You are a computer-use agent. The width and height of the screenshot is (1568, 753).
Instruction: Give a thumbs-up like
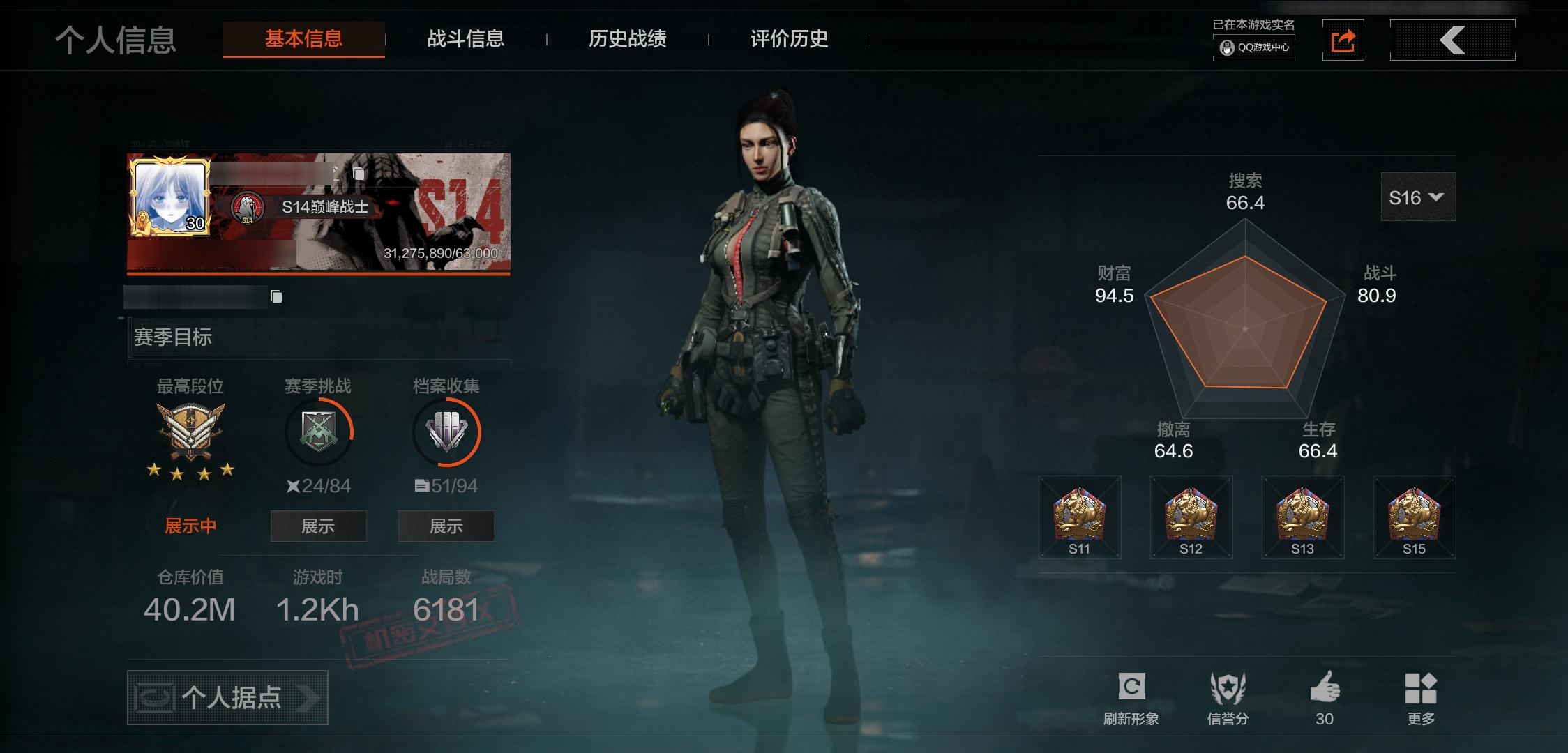(x=1324, y=698)
